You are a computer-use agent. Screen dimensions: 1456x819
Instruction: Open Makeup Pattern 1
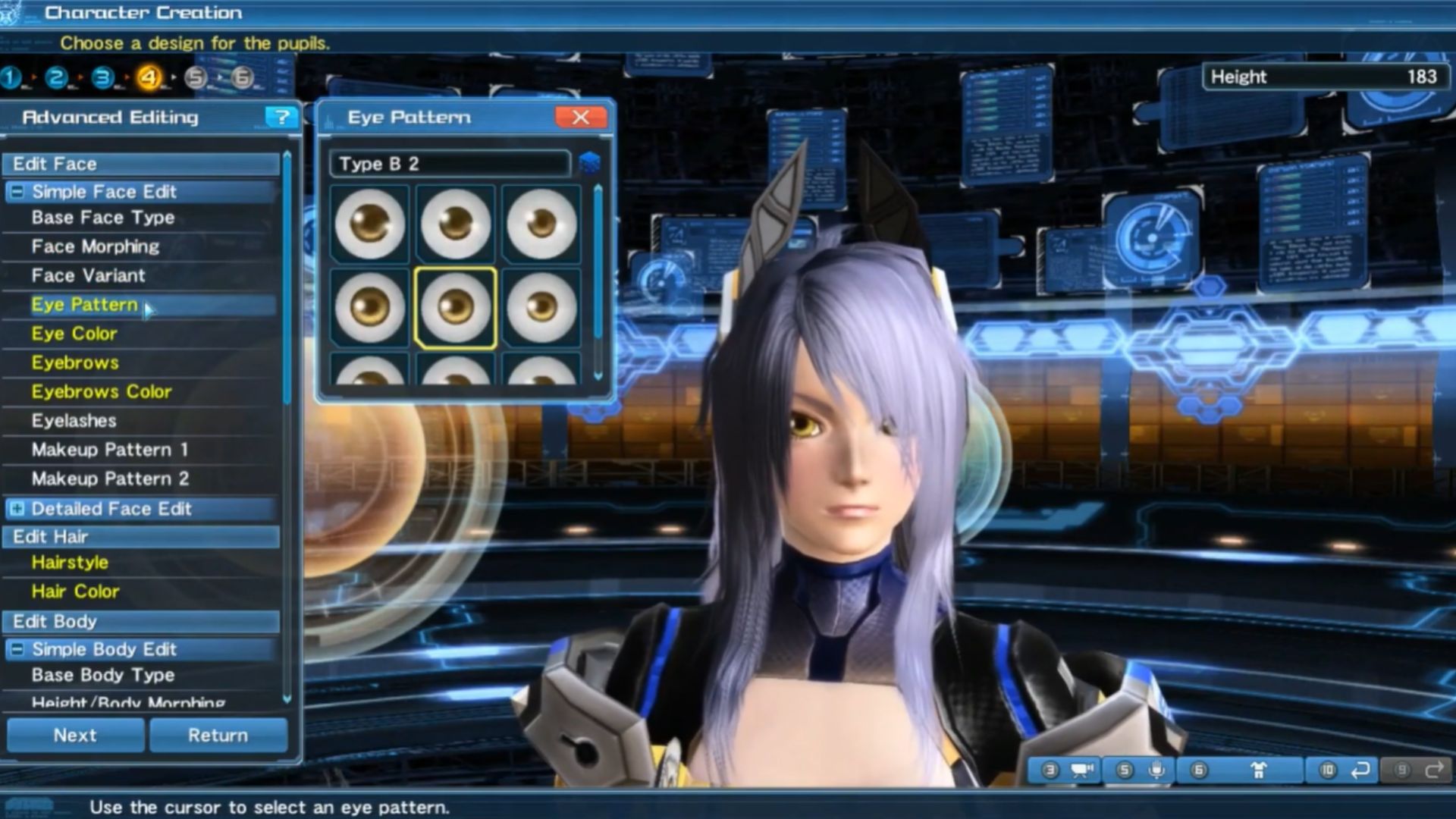click(x=109, y=450)
